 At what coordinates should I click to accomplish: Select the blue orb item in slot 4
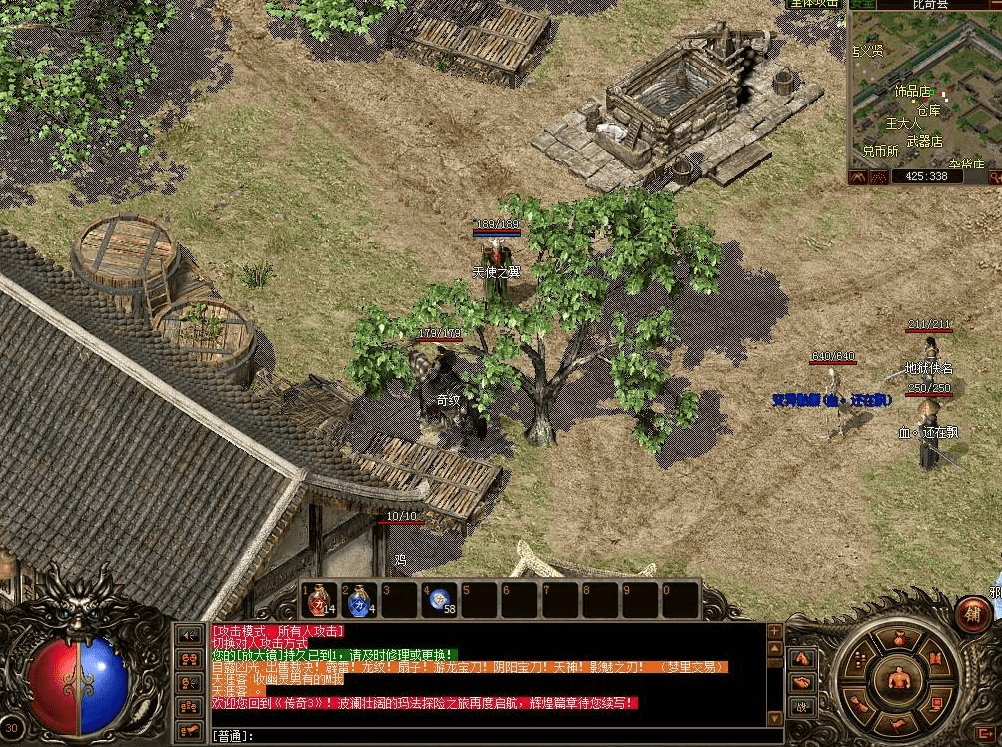pos(440,600)
